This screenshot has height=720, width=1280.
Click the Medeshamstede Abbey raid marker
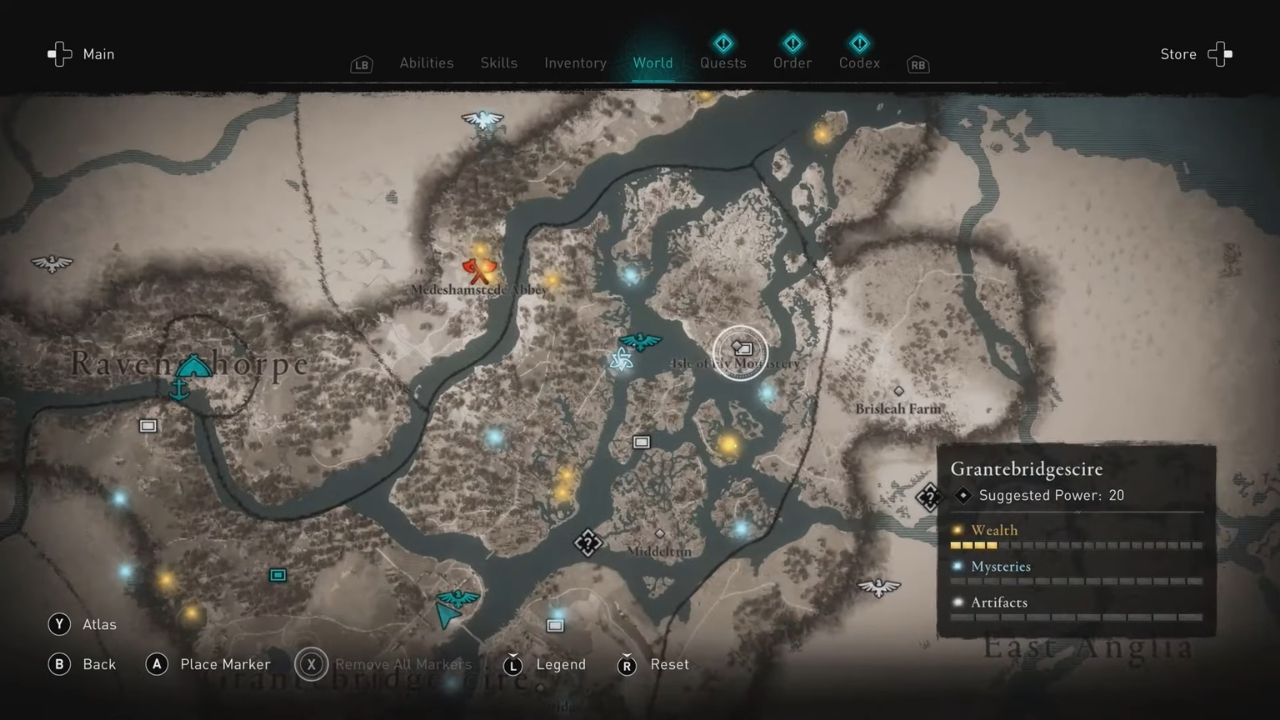click(480, 269)
